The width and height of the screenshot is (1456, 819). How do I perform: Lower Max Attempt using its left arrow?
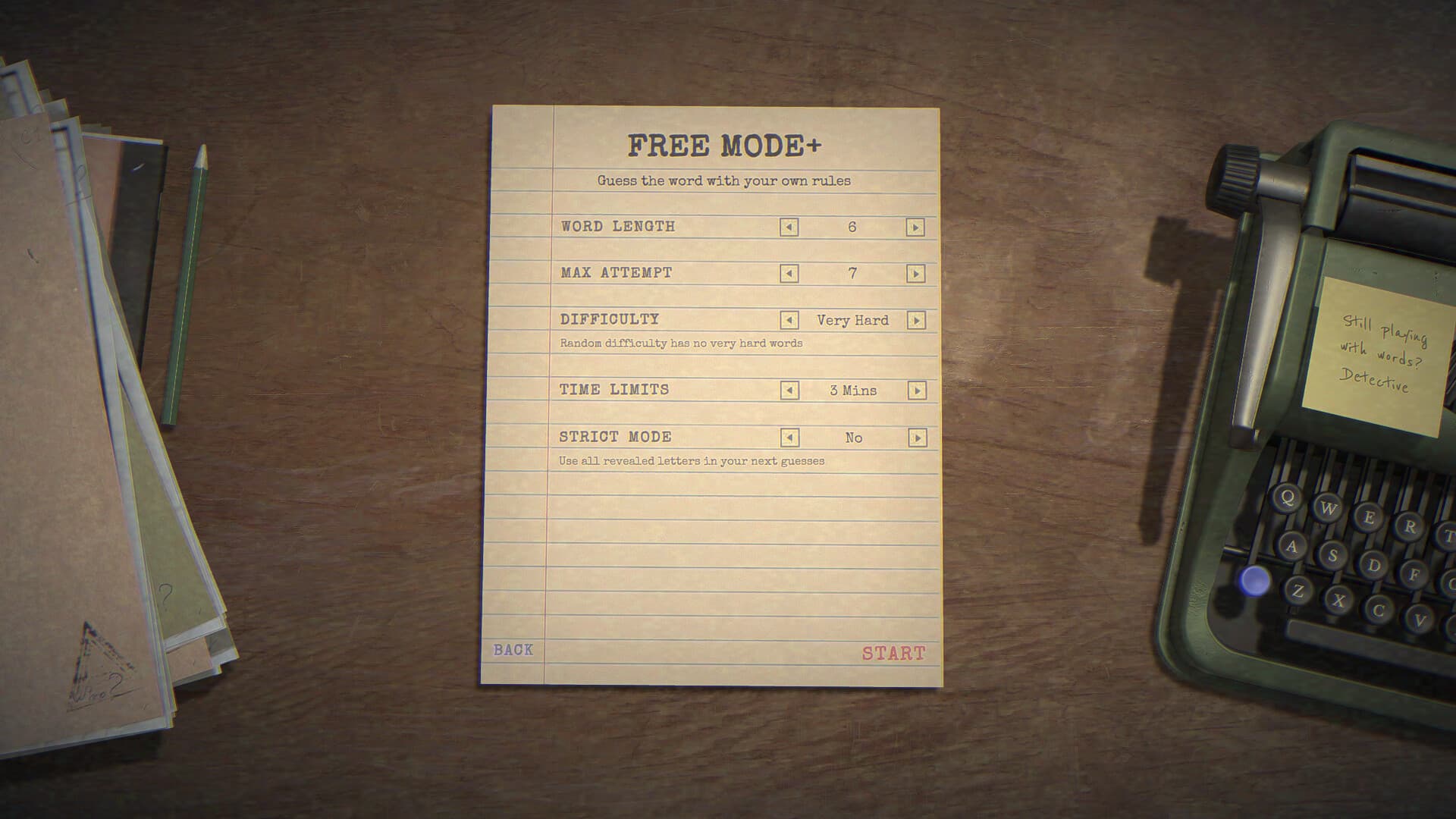789,273
